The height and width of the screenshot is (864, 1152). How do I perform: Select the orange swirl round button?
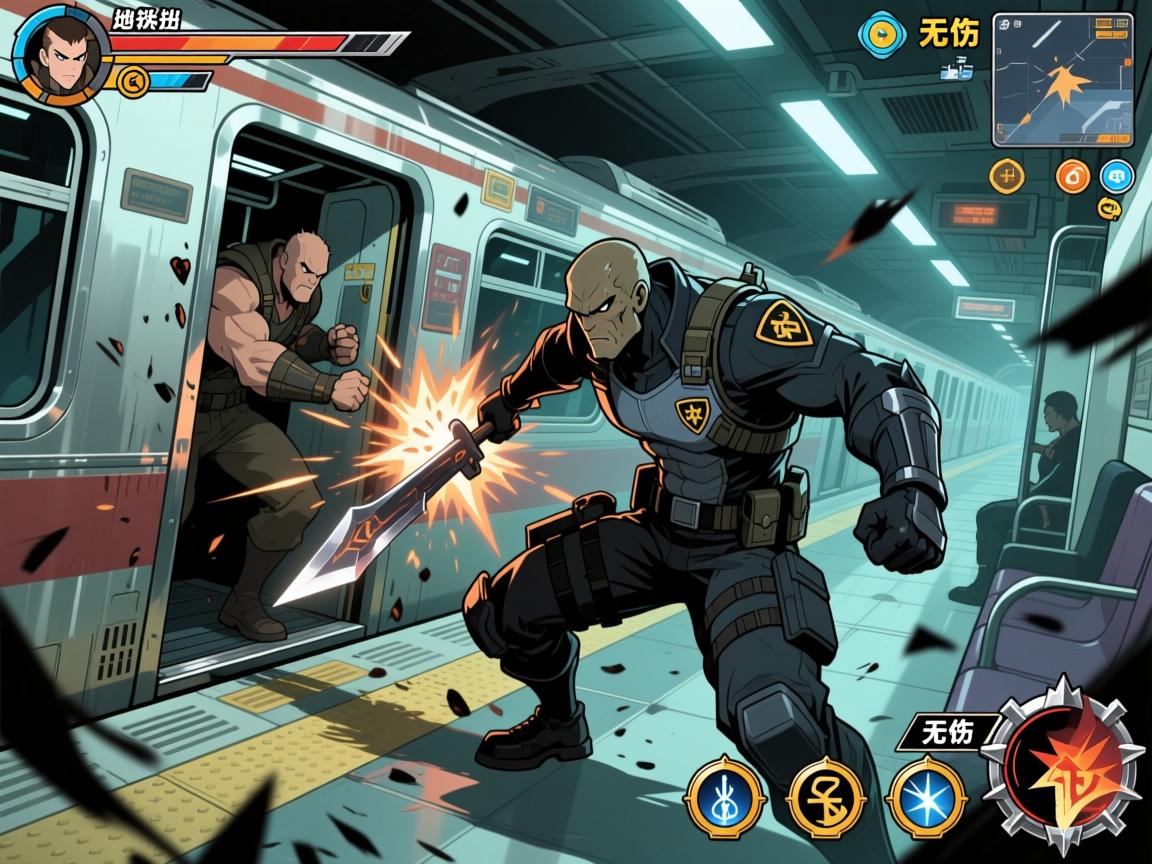click(x=1073, y=177)
